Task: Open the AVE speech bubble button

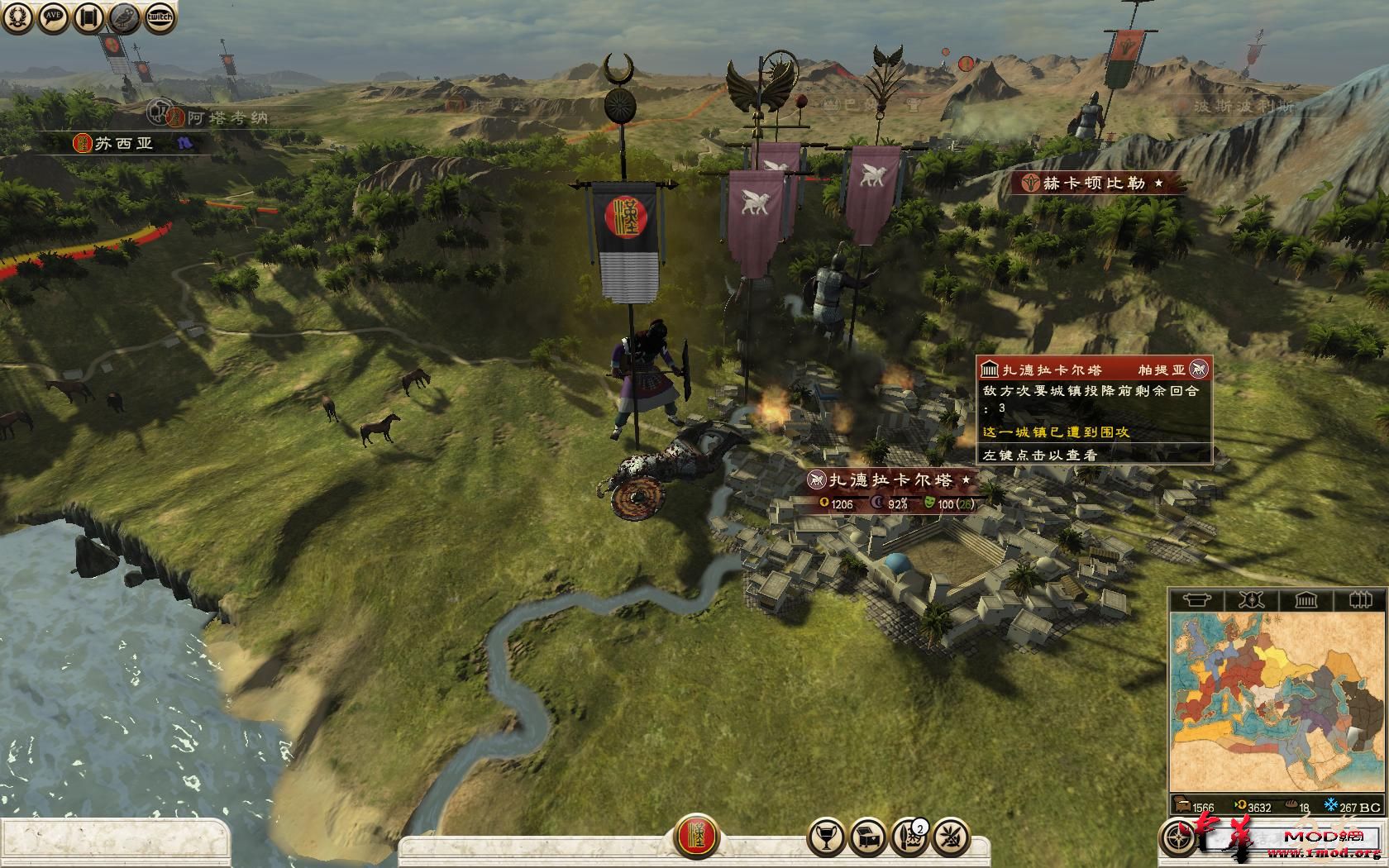Action: point(54,17)
